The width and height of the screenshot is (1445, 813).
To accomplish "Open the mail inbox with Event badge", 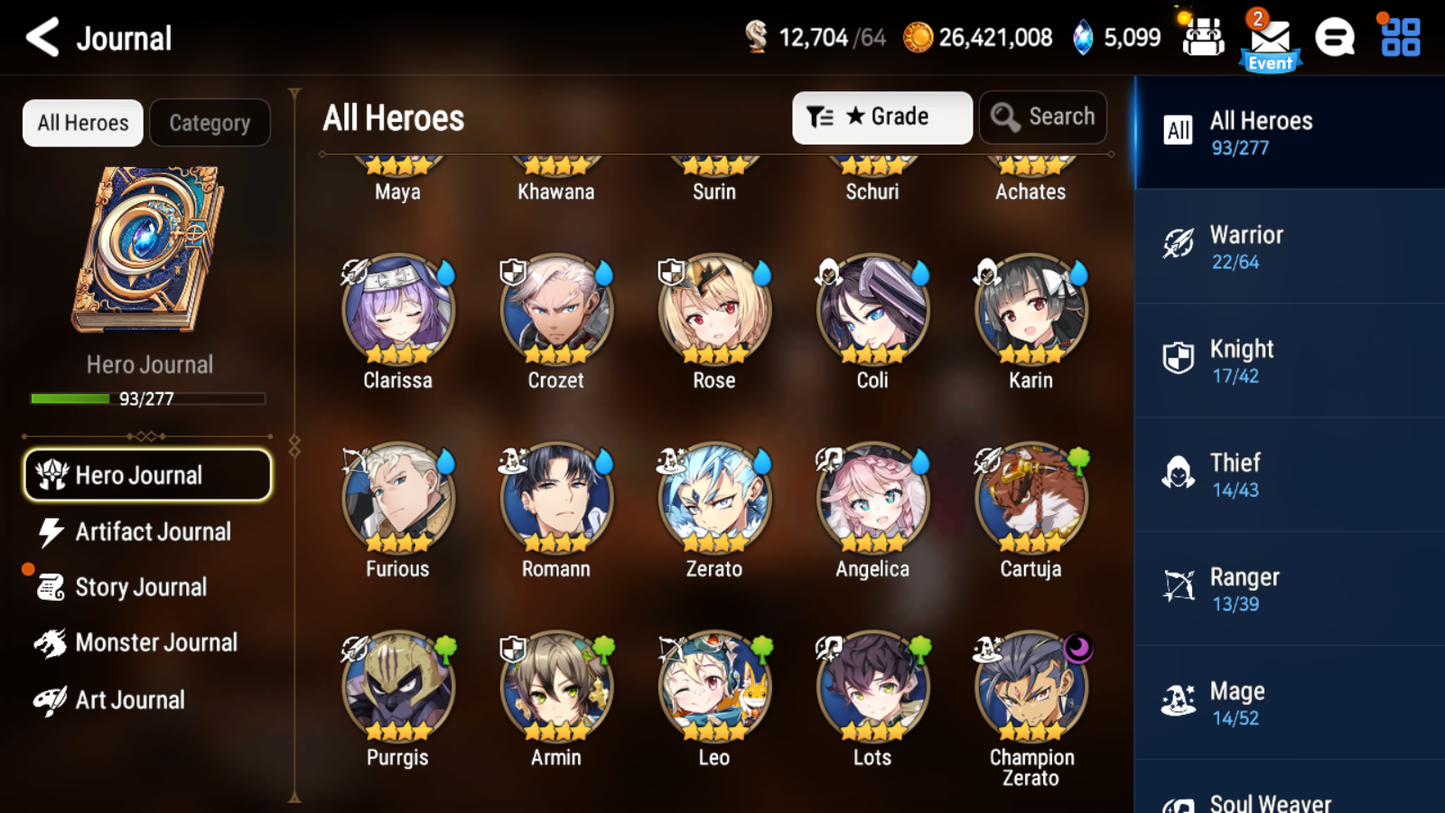I will click(x=1270, y=37).
